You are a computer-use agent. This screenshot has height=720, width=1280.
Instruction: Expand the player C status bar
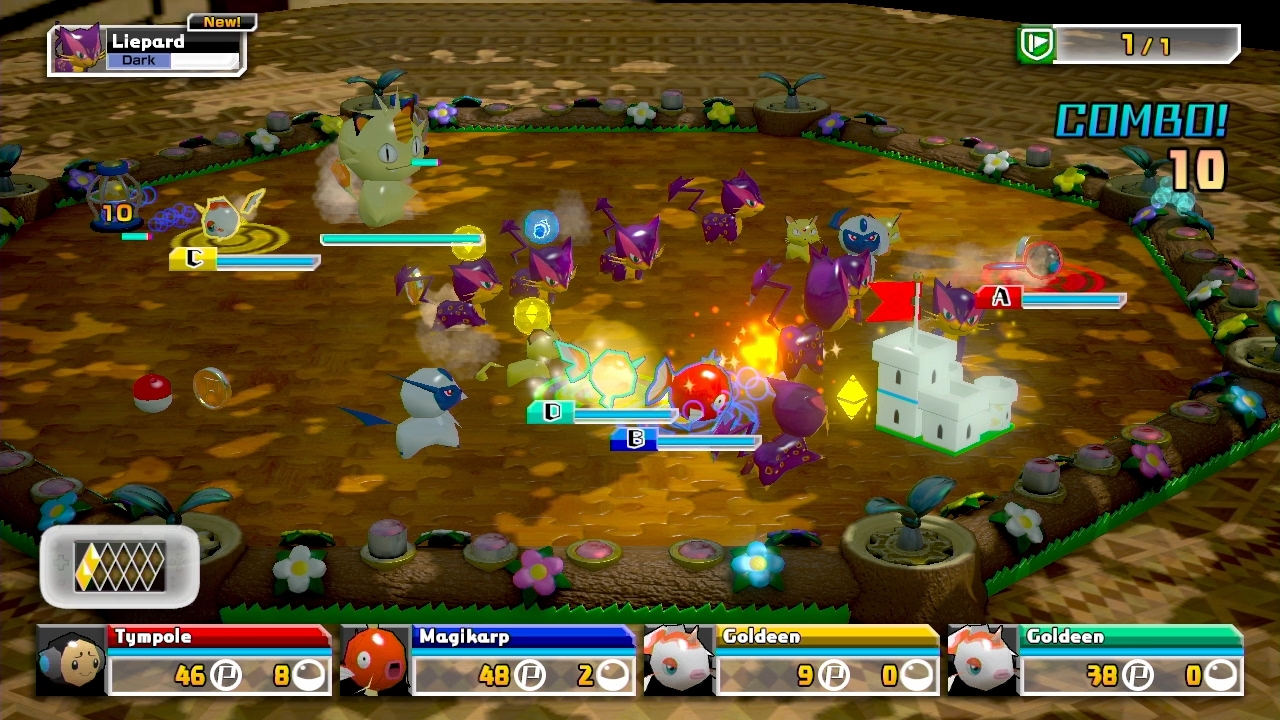tap(243, 259)
